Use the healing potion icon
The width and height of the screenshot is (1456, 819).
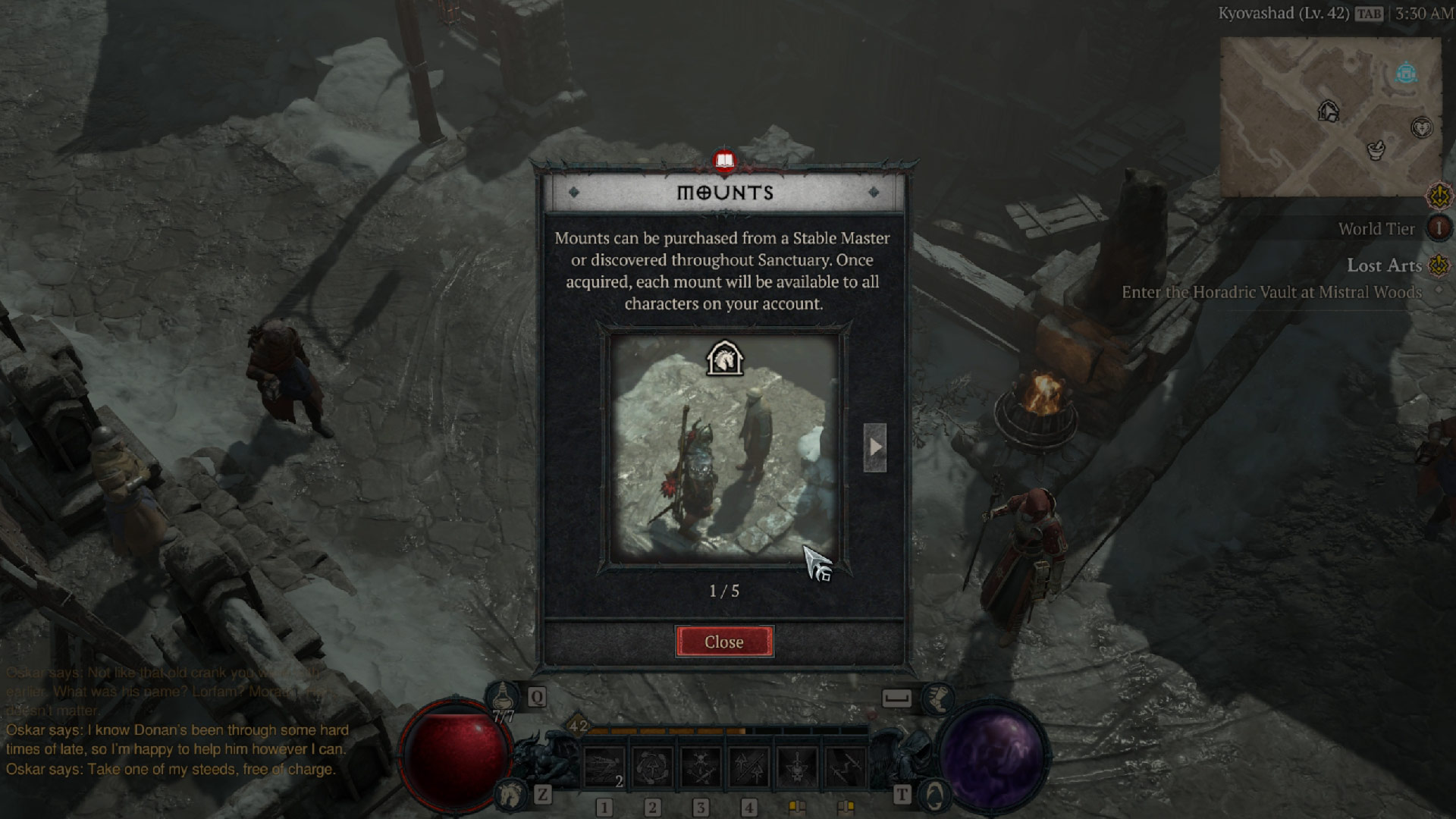click(502, 695)
